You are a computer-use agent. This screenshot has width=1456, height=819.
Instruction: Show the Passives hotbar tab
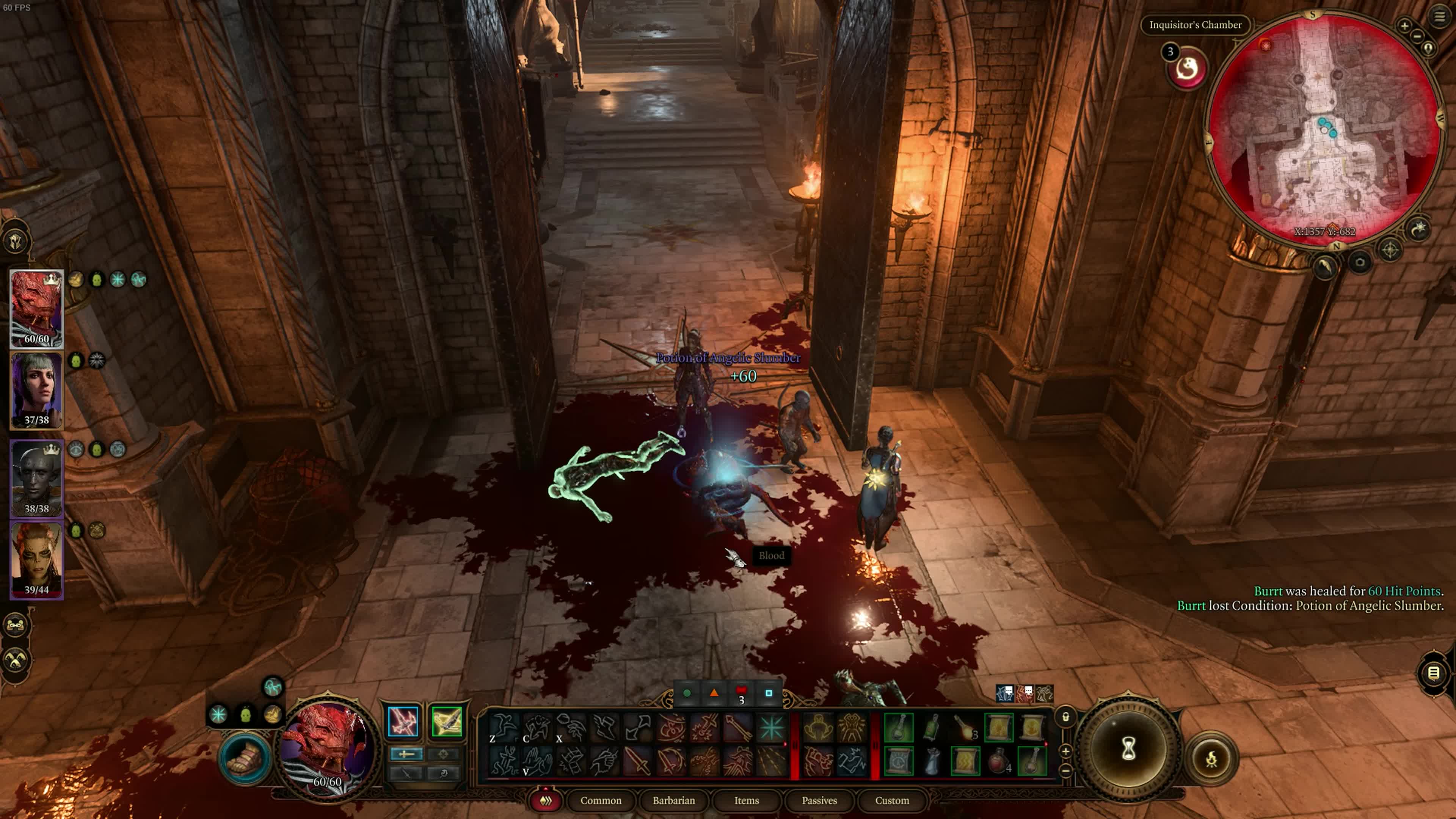(x=819, y=800)
